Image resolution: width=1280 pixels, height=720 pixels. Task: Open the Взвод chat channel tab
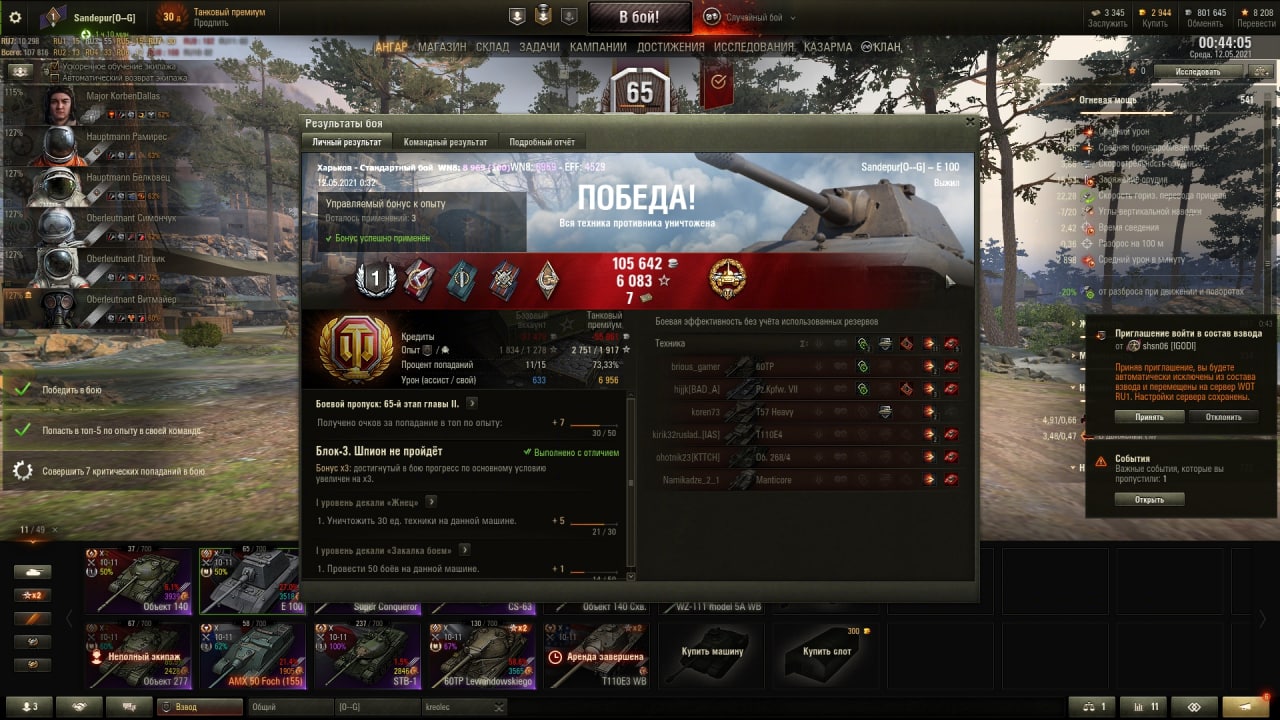[200, 707]
